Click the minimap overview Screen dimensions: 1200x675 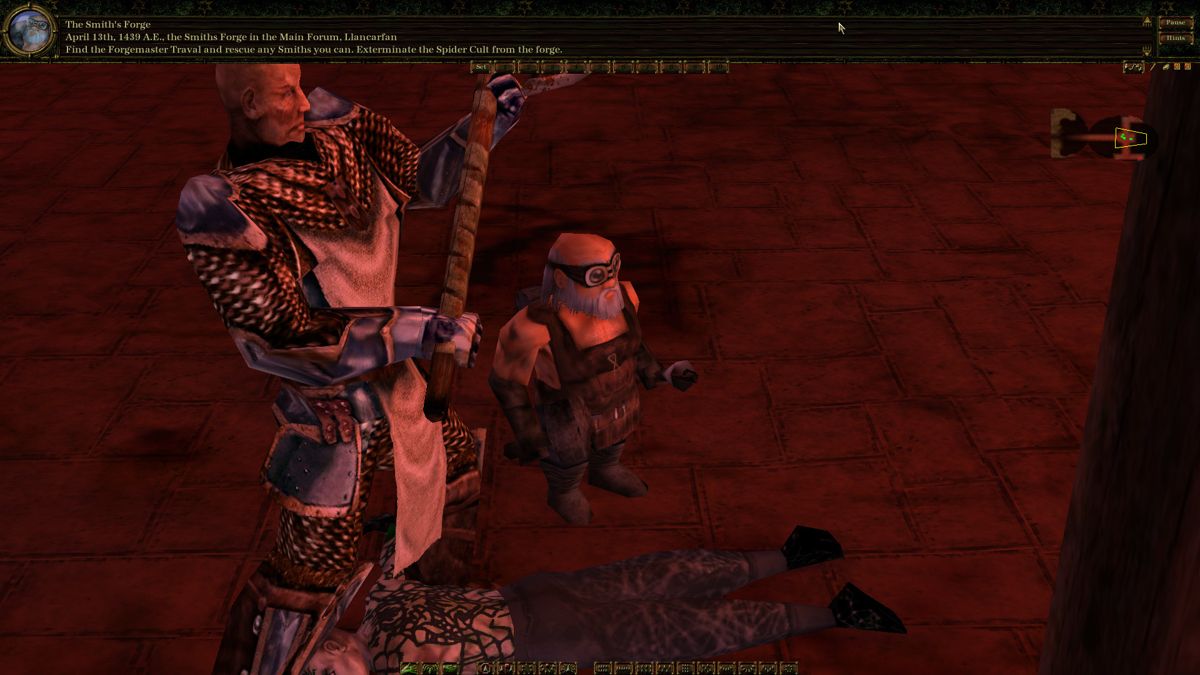tap(1106, 135)
